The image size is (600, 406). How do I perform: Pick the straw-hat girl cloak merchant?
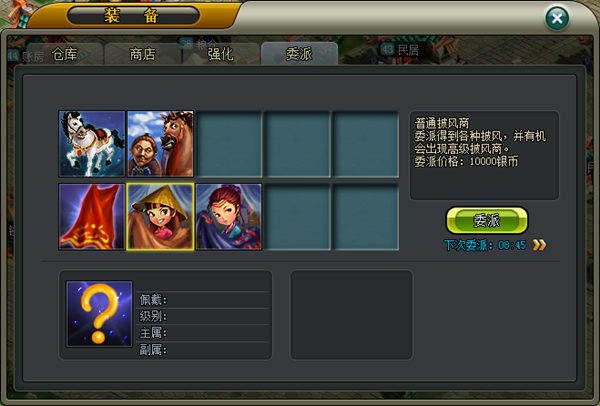160,216
